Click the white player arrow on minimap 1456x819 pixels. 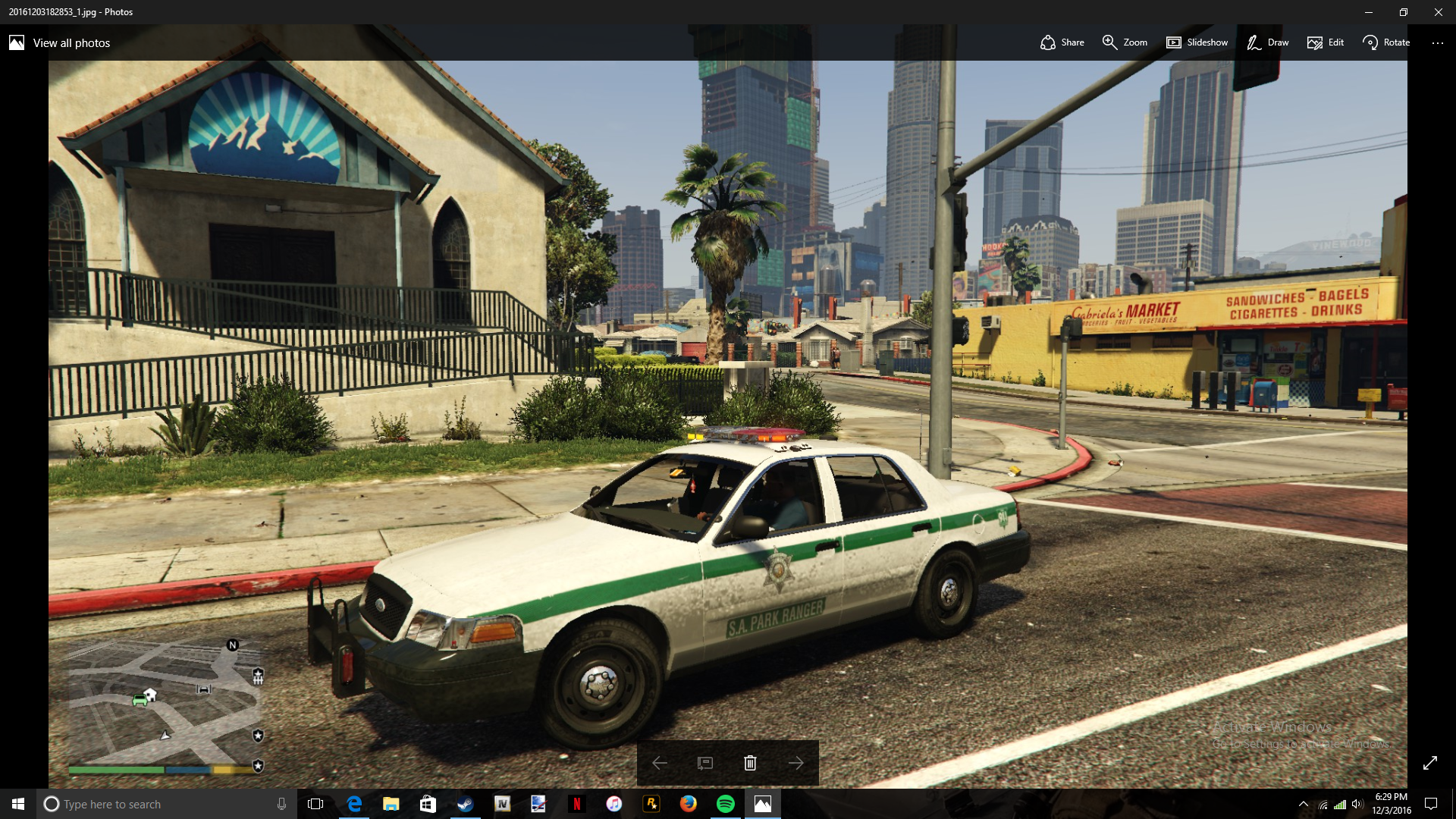tap(165, 735)
